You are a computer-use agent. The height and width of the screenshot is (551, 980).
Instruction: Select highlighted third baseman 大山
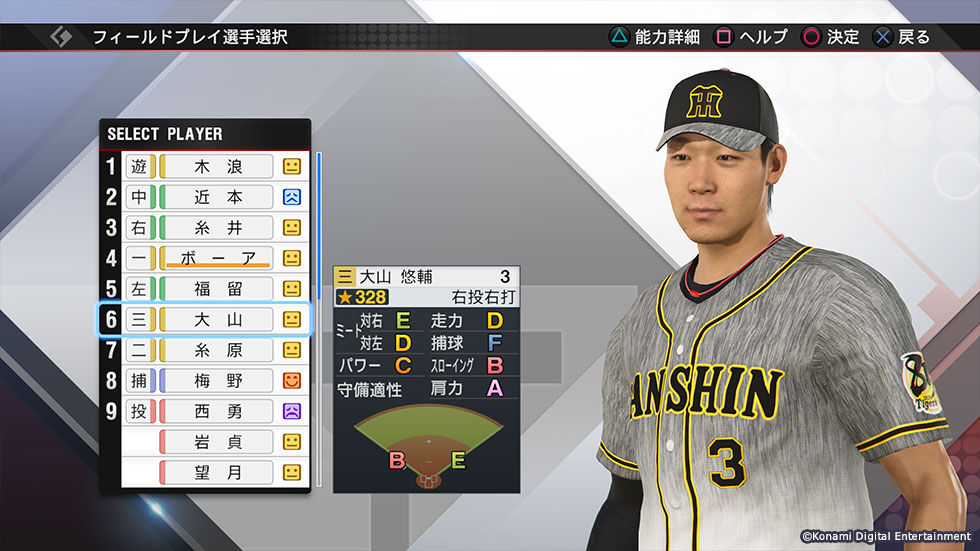click(x=218, y=320)
